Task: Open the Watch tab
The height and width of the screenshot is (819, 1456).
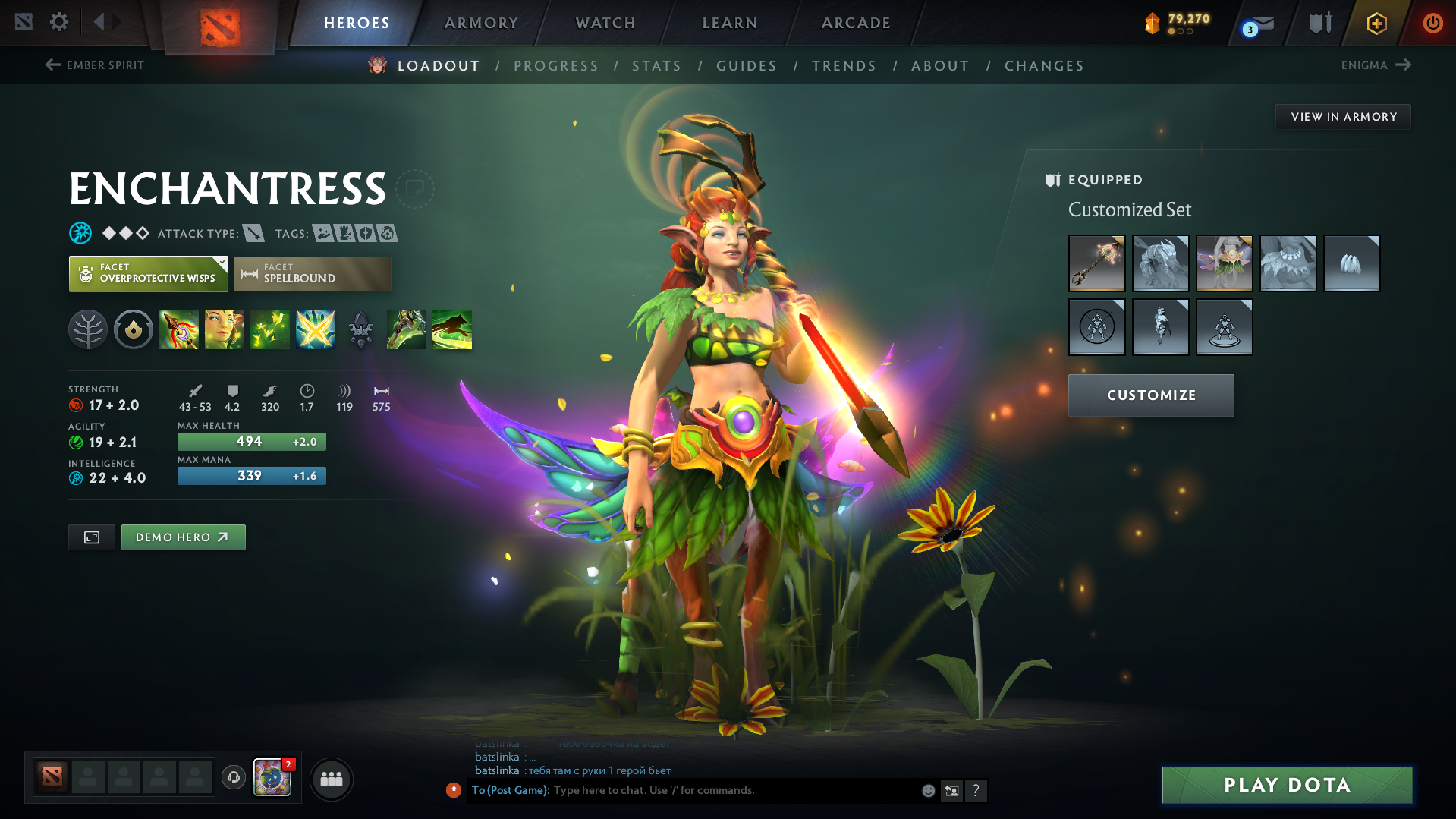Action: click(x=605, y=23)
